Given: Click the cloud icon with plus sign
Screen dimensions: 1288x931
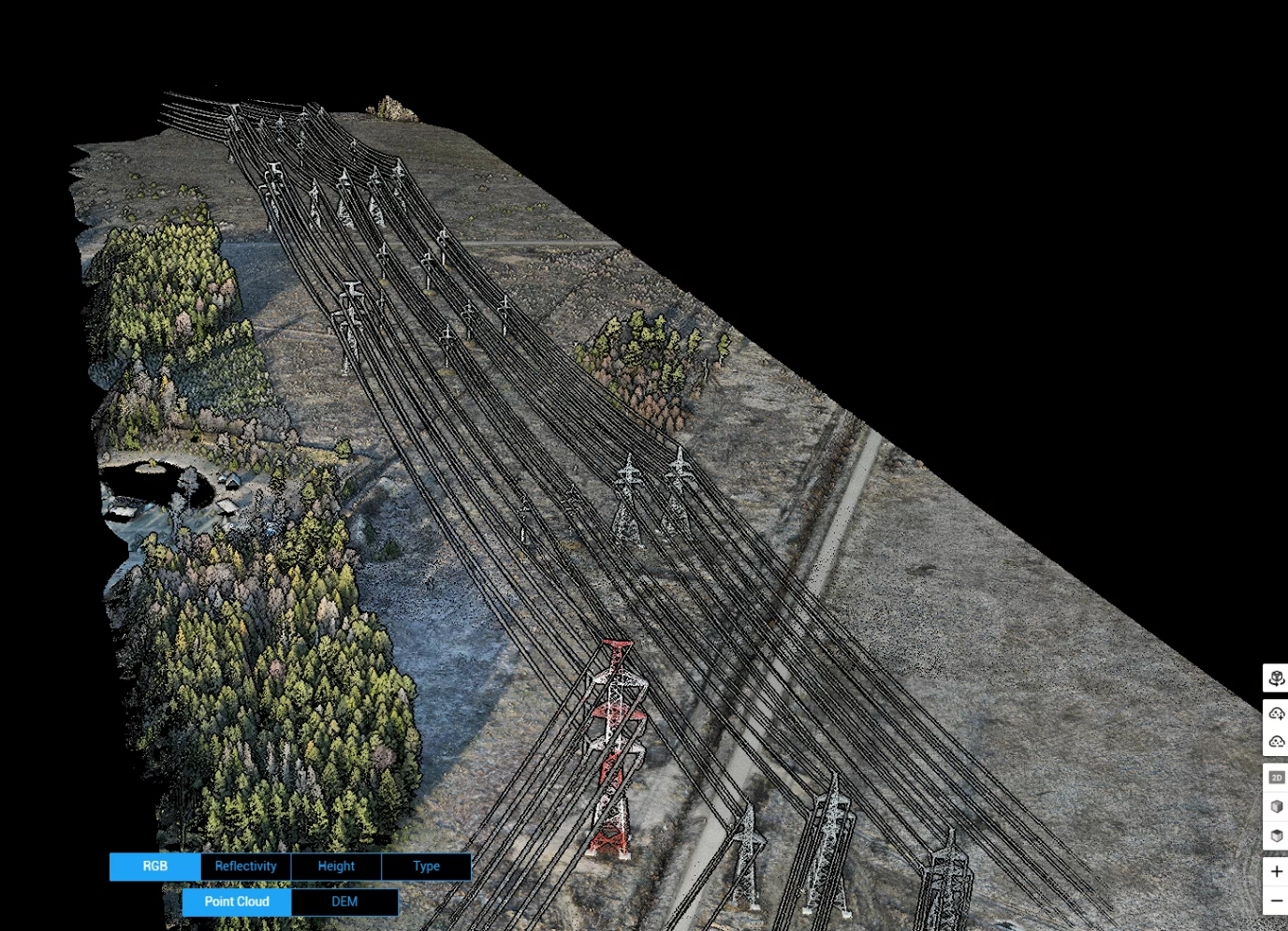Looking at the screenshot, I should [1276, 714].
